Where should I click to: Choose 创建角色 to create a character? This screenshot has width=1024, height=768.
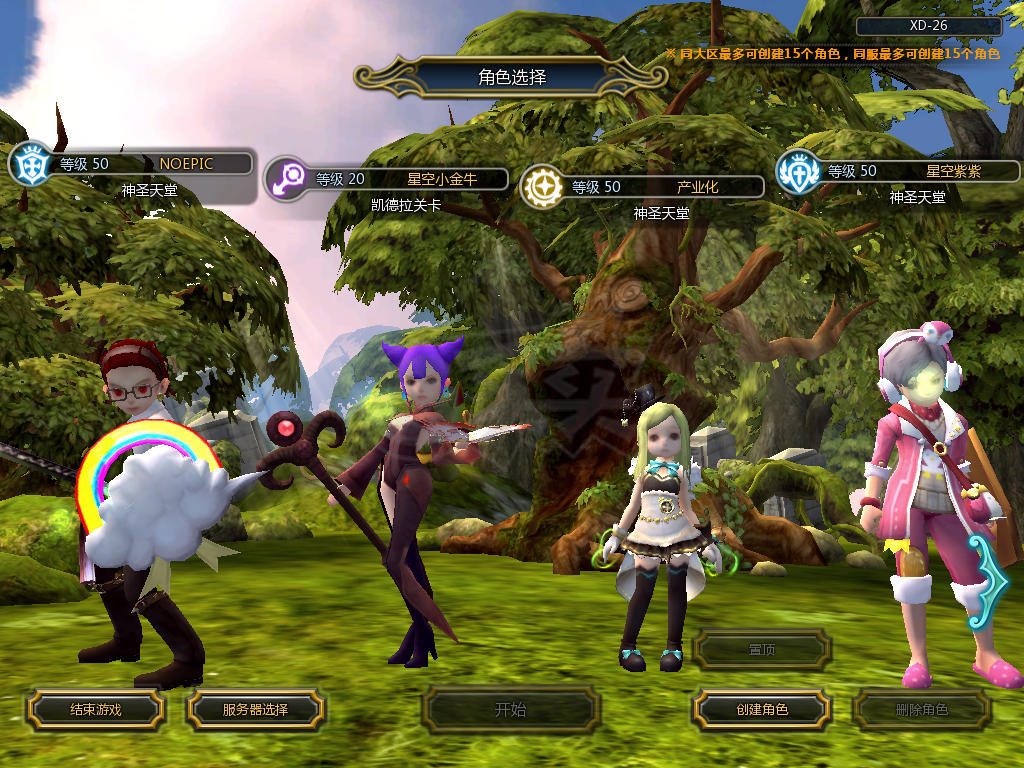(x=762, y=709)
